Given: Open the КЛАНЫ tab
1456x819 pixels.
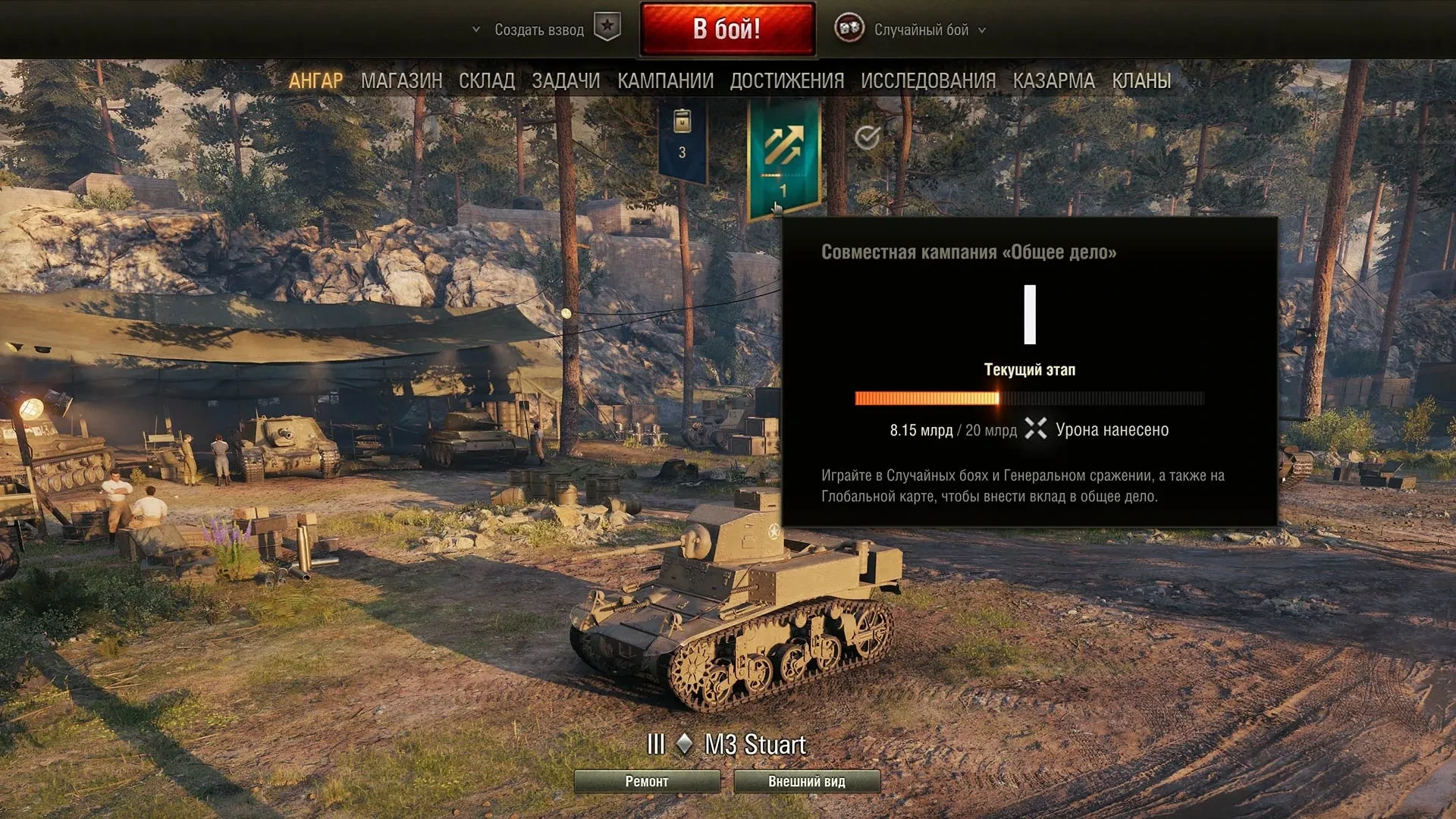Looking at the screenshot, I should pyautogui.click(x=1141, y=80).
